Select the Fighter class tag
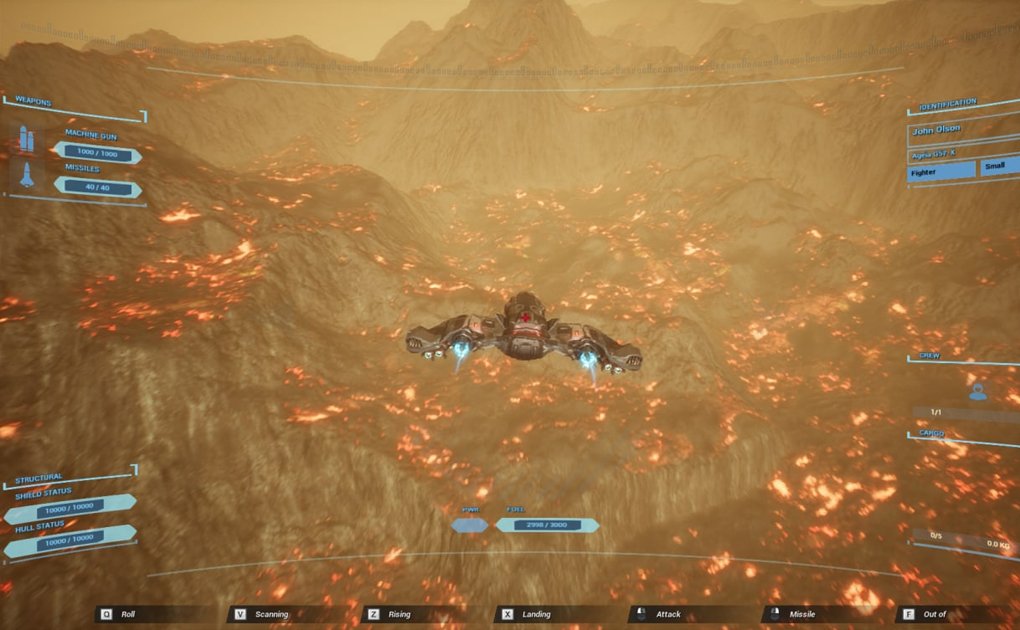Viewport: 1020px width, 630px height. click(x=940, y=171)
